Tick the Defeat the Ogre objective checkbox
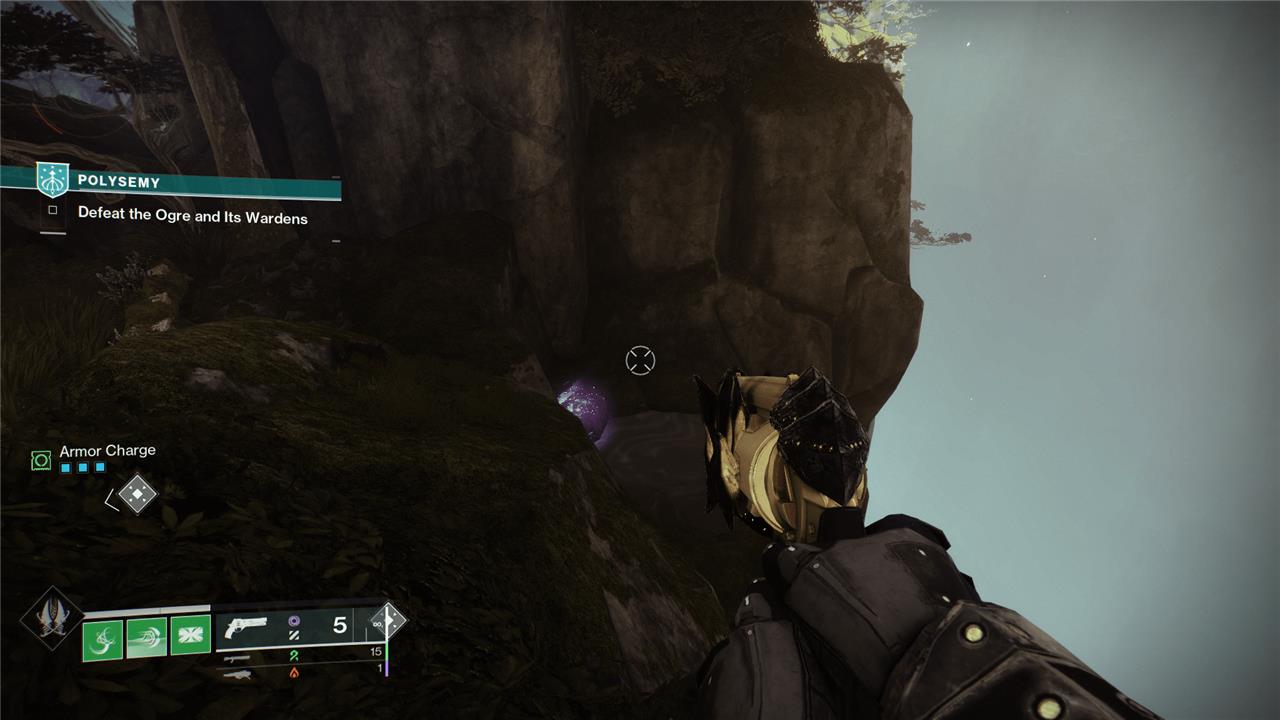1280x720 pixels. (x=53, y=211)
